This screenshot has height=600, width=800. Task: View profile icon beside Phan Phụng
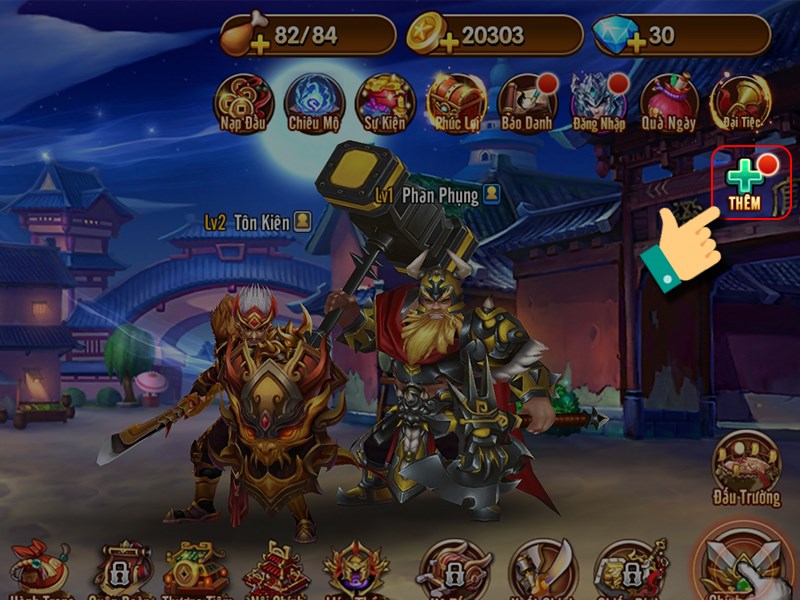pos(490,194)
